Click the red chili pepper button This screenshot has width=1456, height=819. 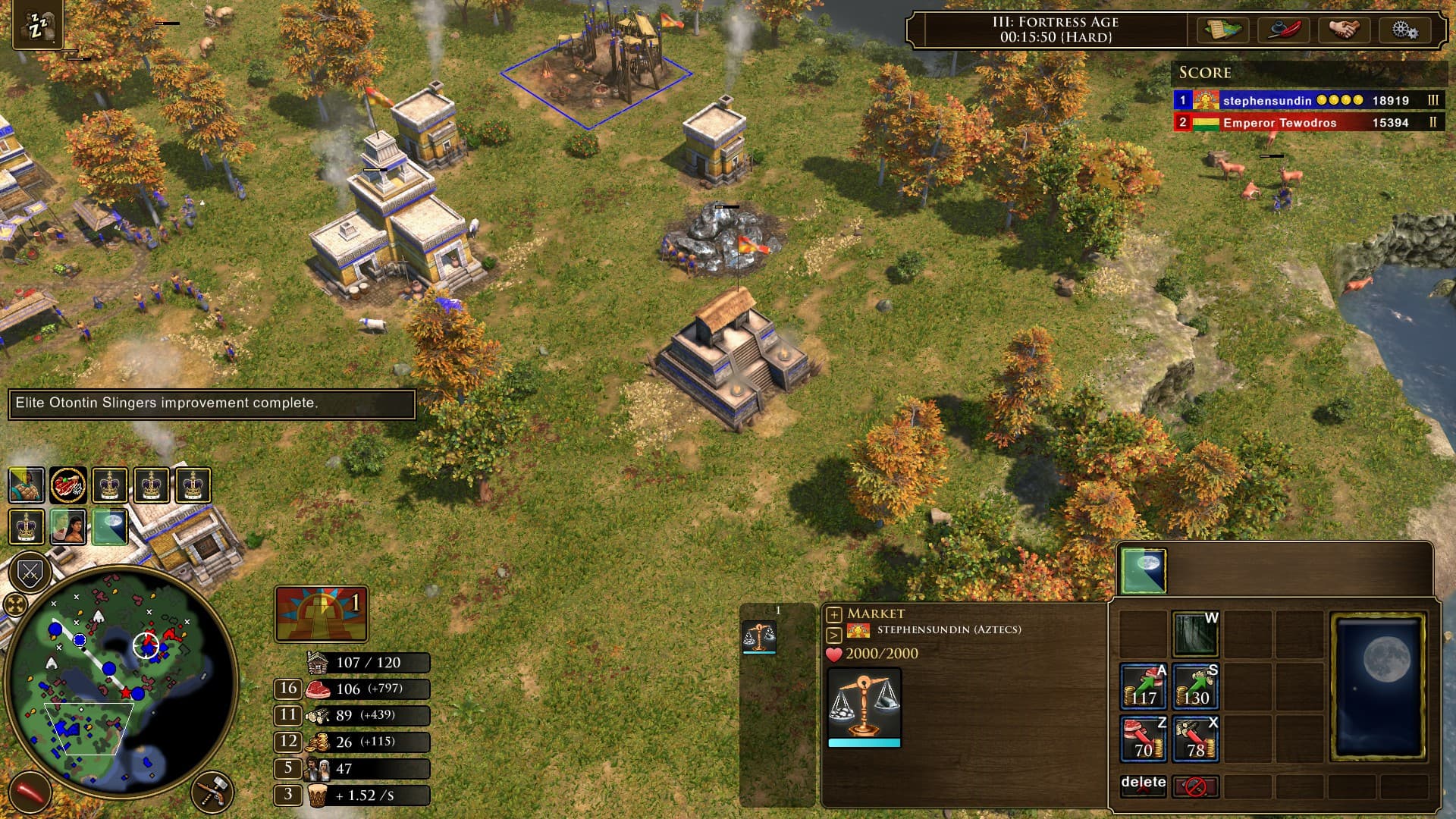30,792
